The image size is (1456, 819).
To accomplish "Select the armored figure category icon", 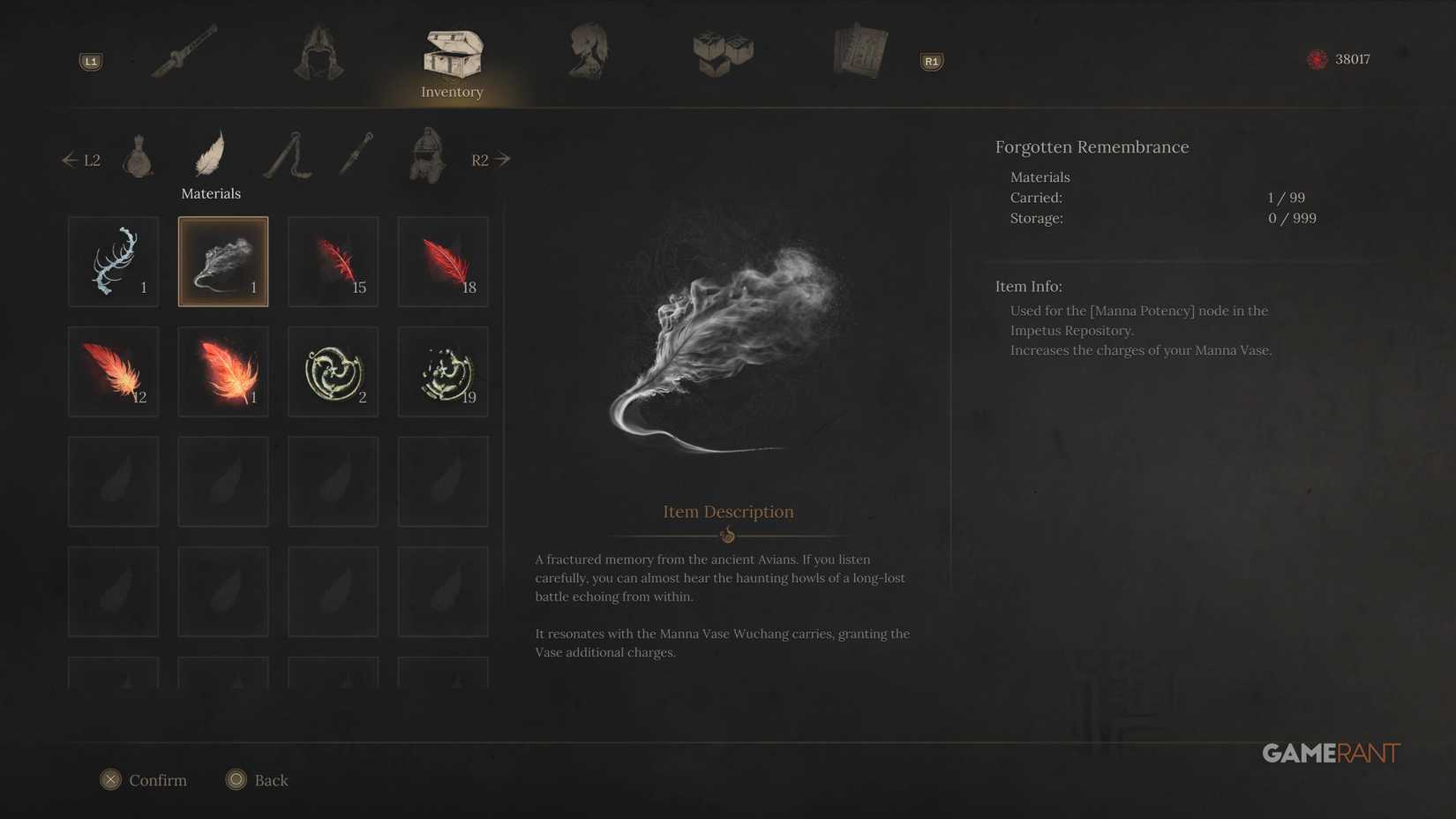I will pos(424,157).
